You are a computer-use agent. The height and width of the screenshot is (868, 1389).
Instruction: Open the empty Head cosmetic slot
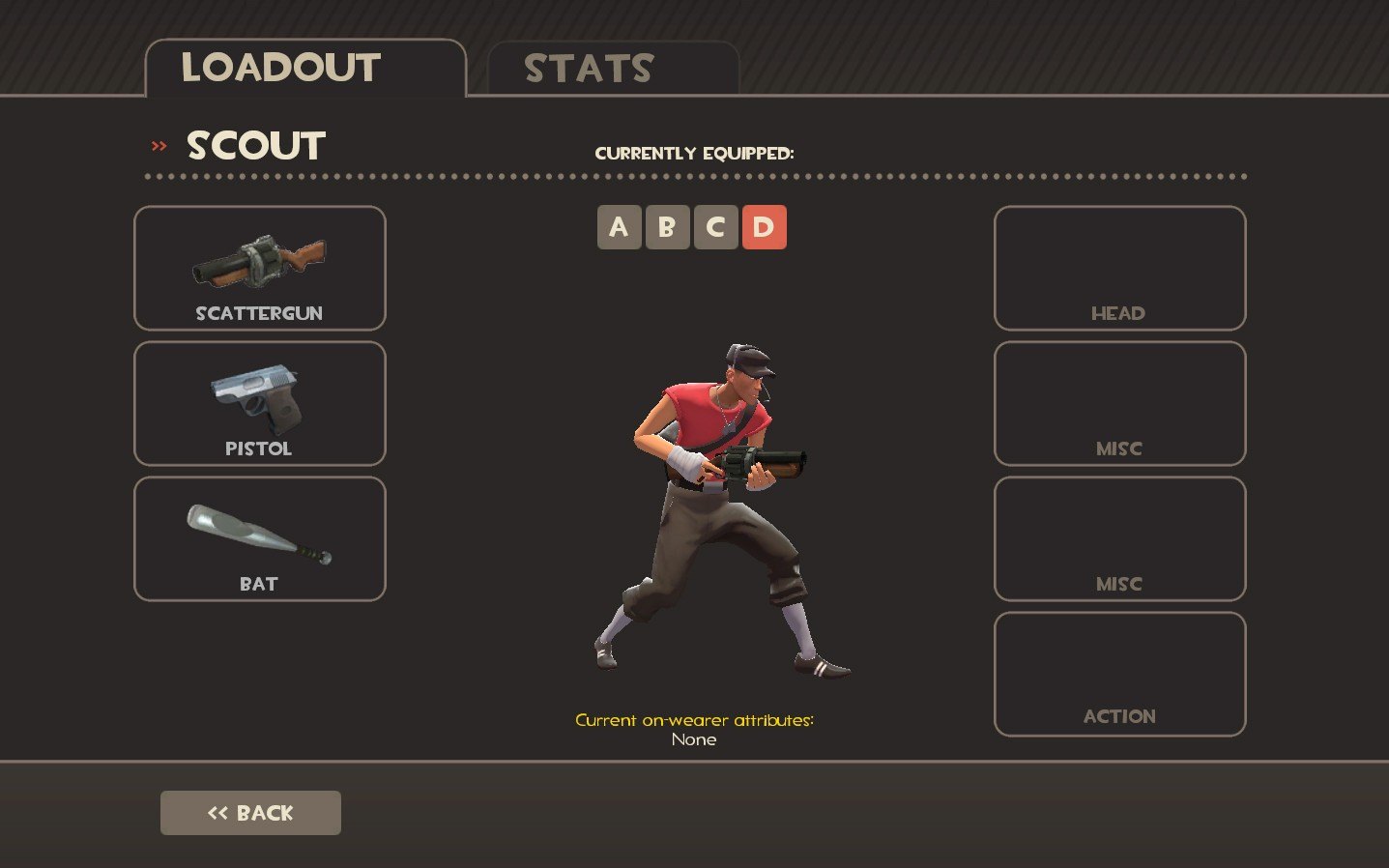pos(1119,268)
